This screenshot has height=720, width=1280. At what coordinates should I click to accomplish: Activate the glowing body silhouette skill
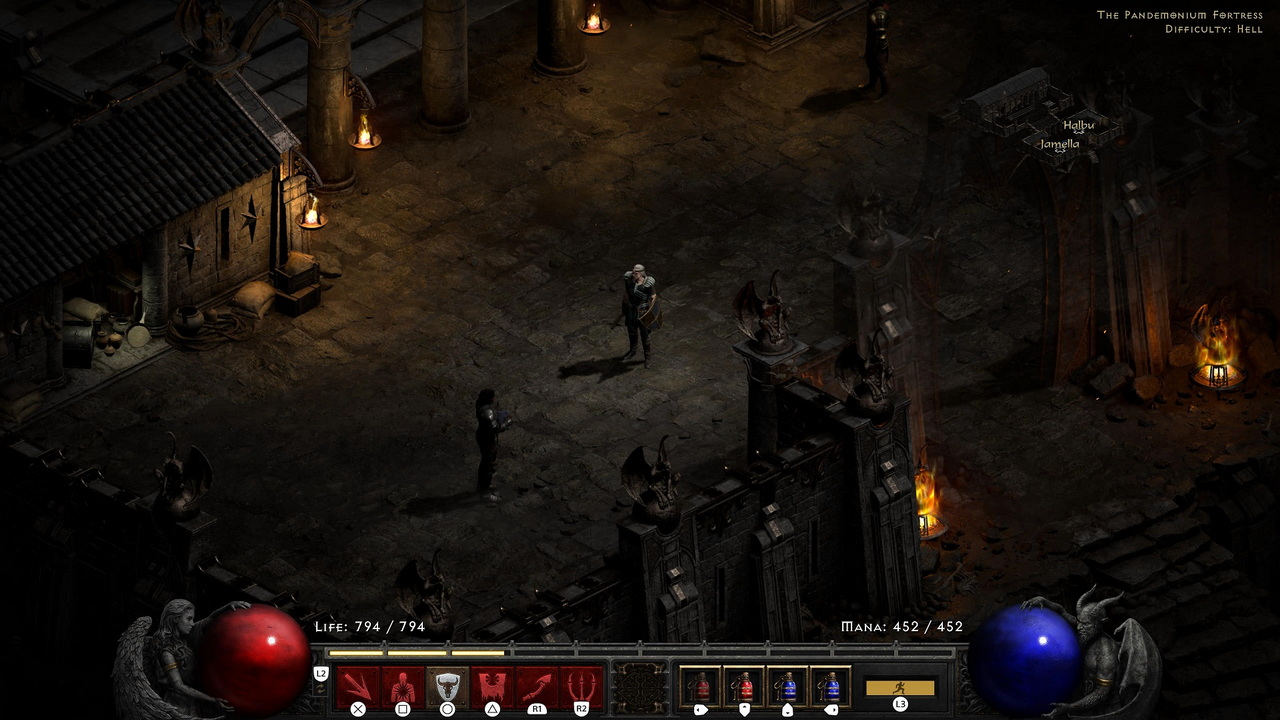(x=402, y=687)
